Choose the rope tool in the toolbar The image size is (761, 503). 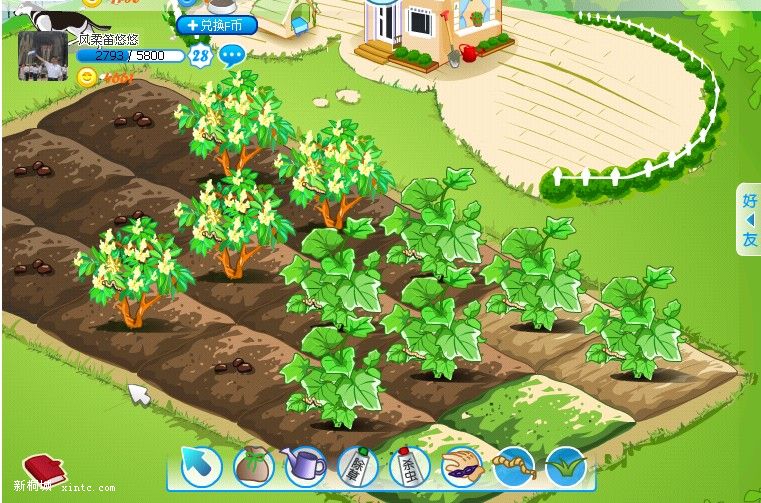[513, 466]
